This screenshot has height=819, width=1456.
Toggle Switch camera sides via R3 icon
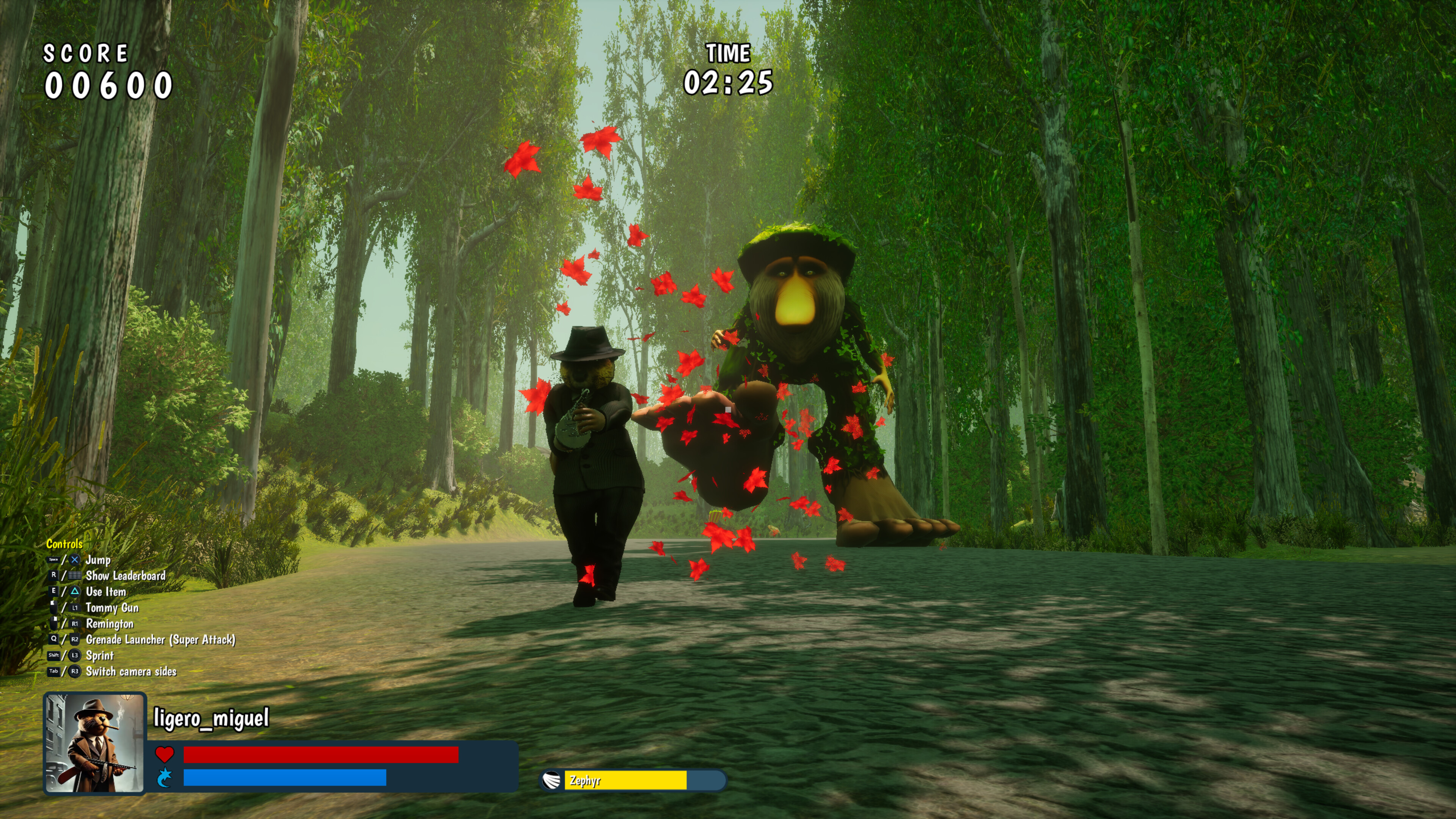(x=75, y=671)
